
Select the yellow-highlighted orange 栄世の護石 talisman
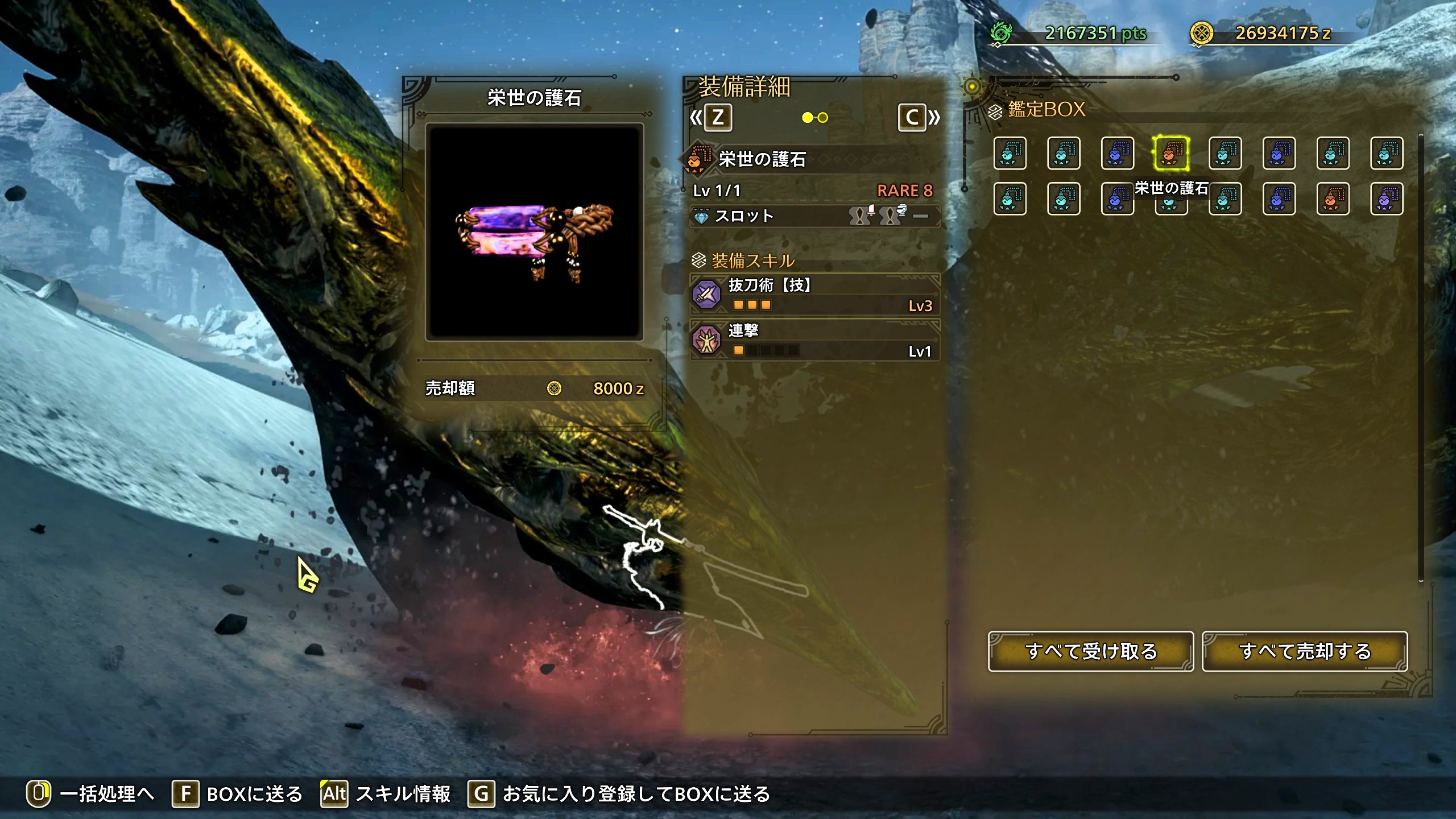(x=1171, y=153)
